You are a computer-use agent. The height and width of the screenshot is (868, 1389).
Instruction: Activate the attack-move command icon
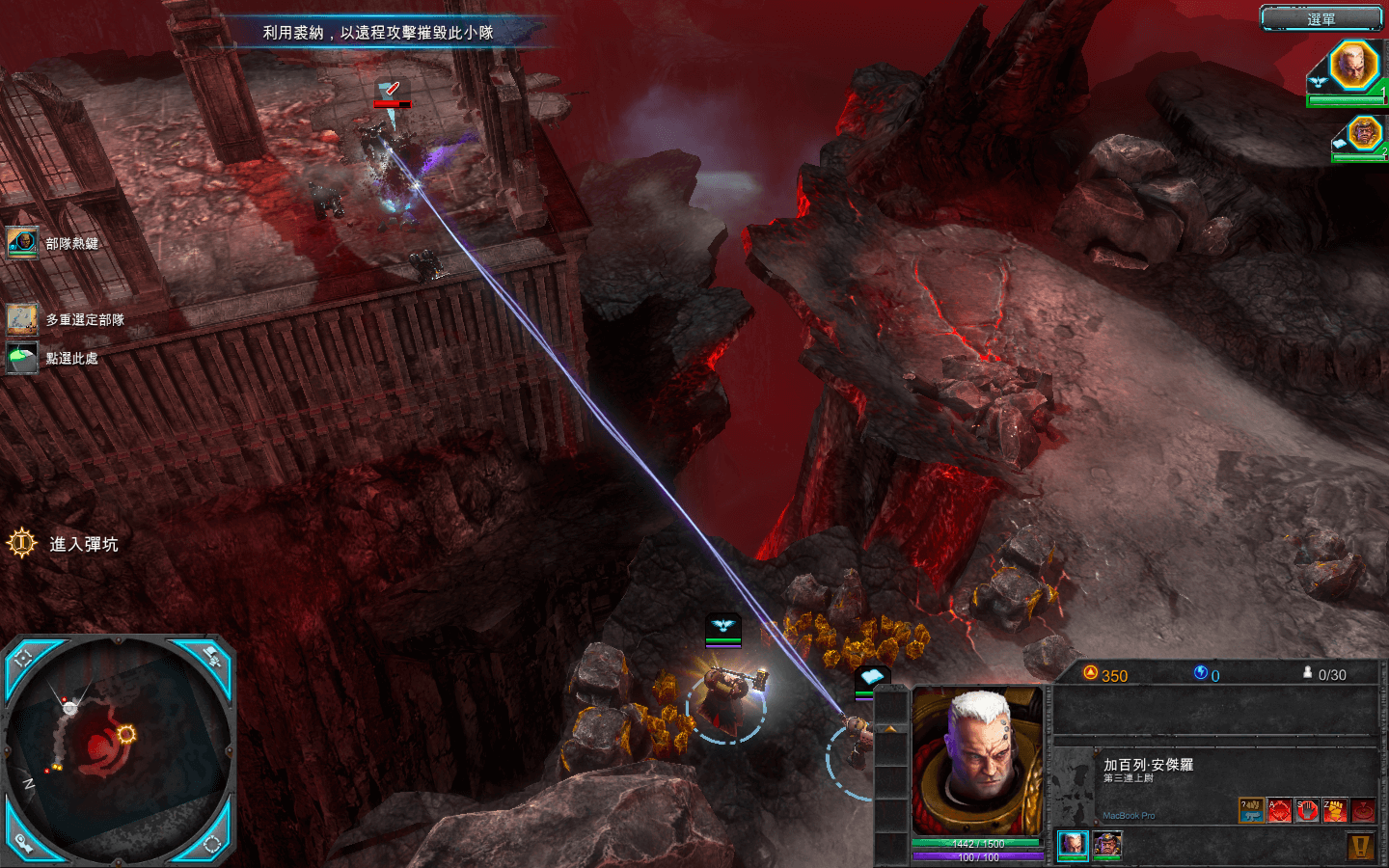click(x=1279, y=810)
